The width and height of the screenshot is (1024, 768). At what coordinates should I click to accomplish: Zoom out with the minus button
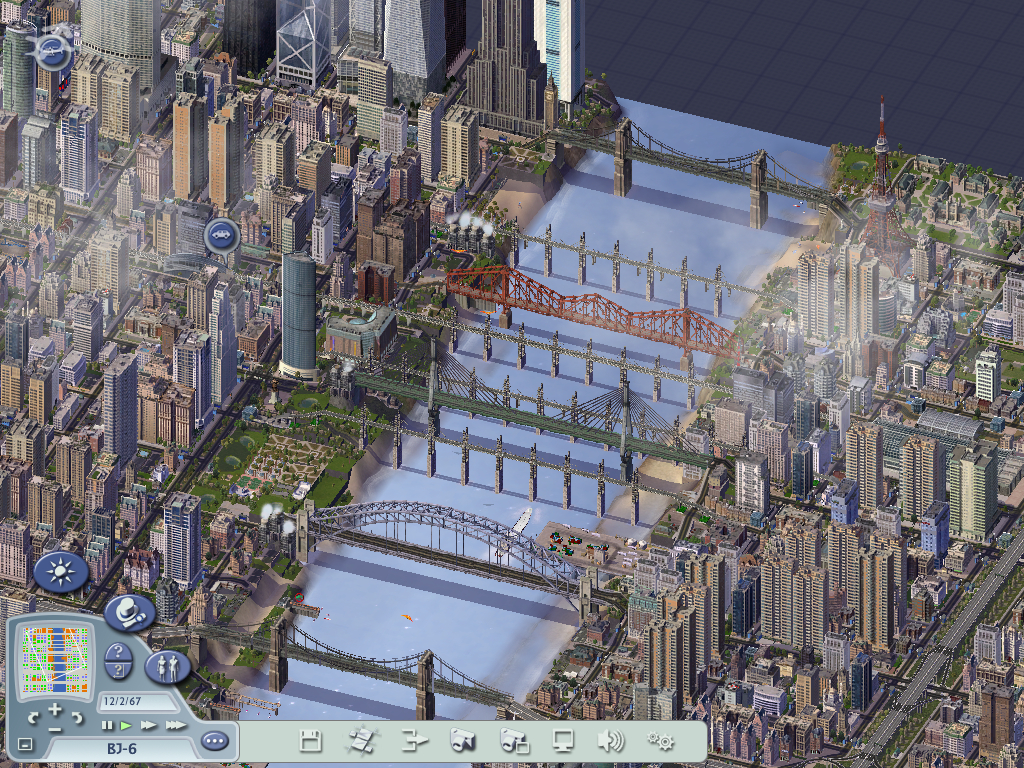point(55,731)
